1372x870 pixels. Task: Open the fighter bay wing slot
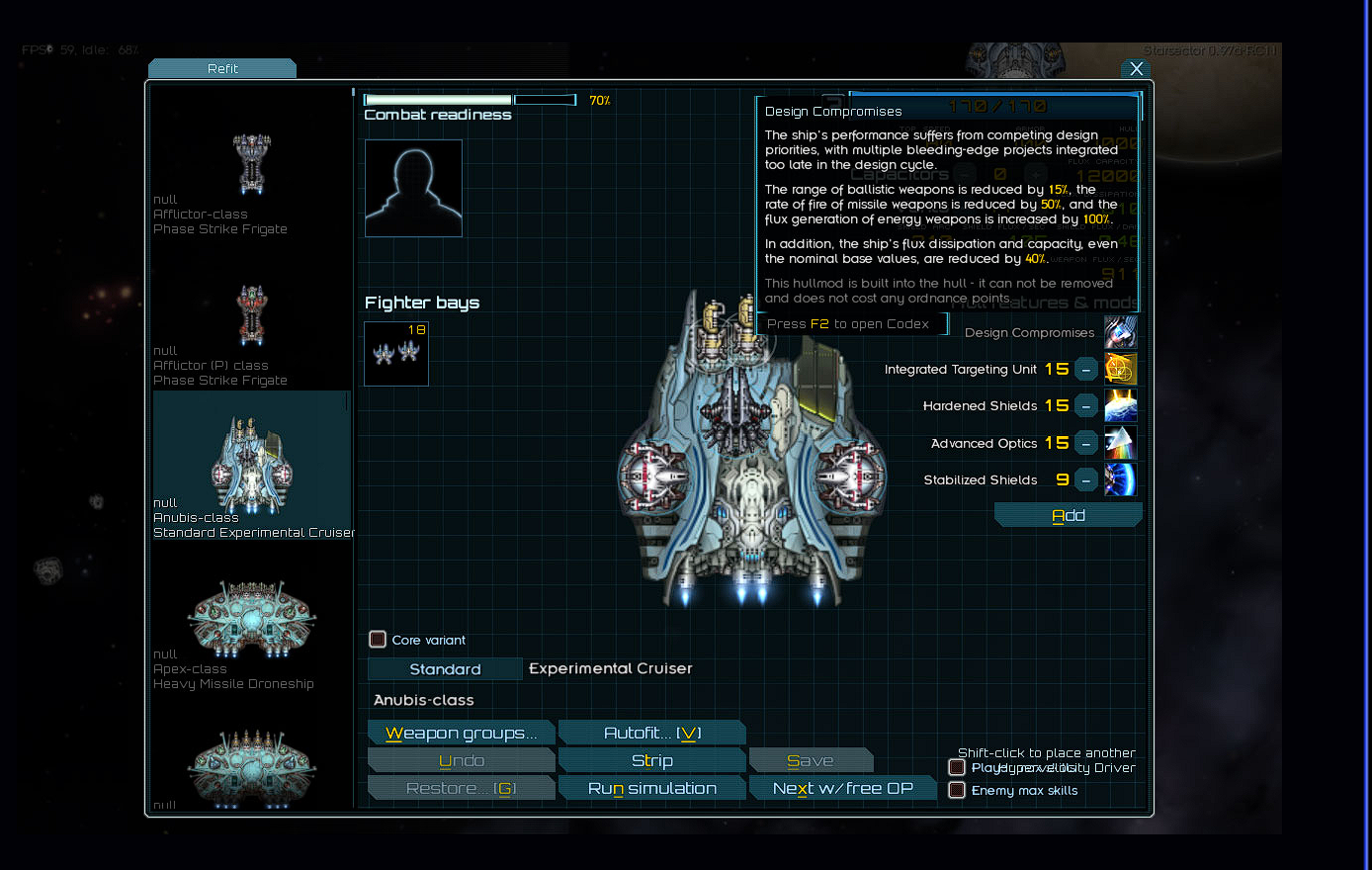click(396, 353)
